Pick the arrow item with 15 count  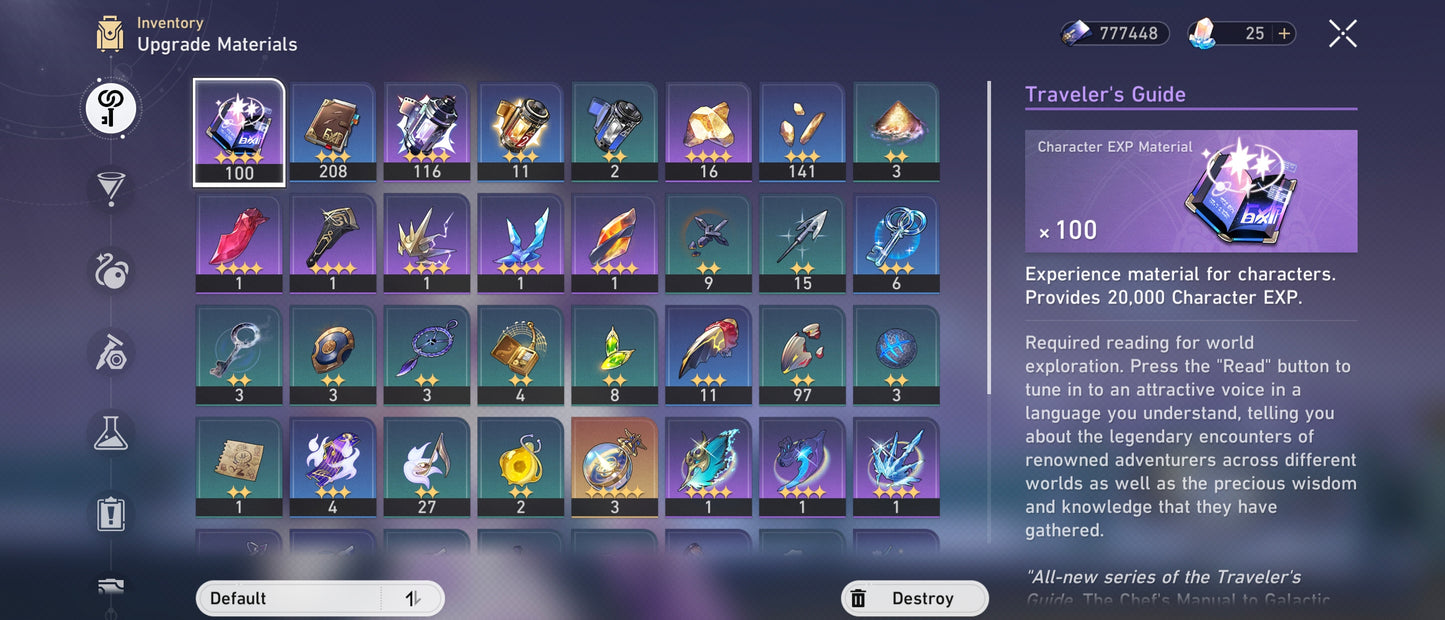[x=802, y=243]
